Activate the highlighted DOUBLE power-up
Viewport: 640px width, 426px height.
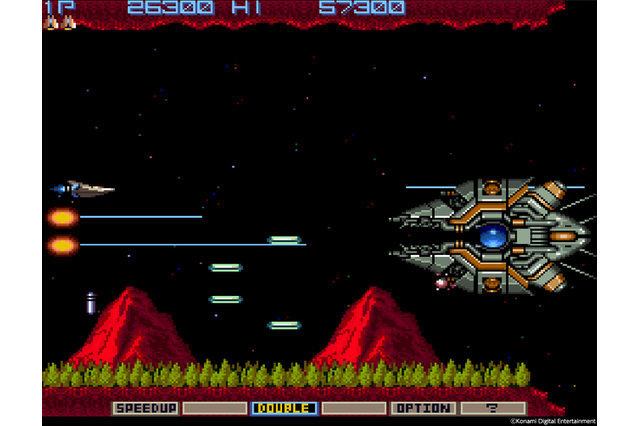283,408
